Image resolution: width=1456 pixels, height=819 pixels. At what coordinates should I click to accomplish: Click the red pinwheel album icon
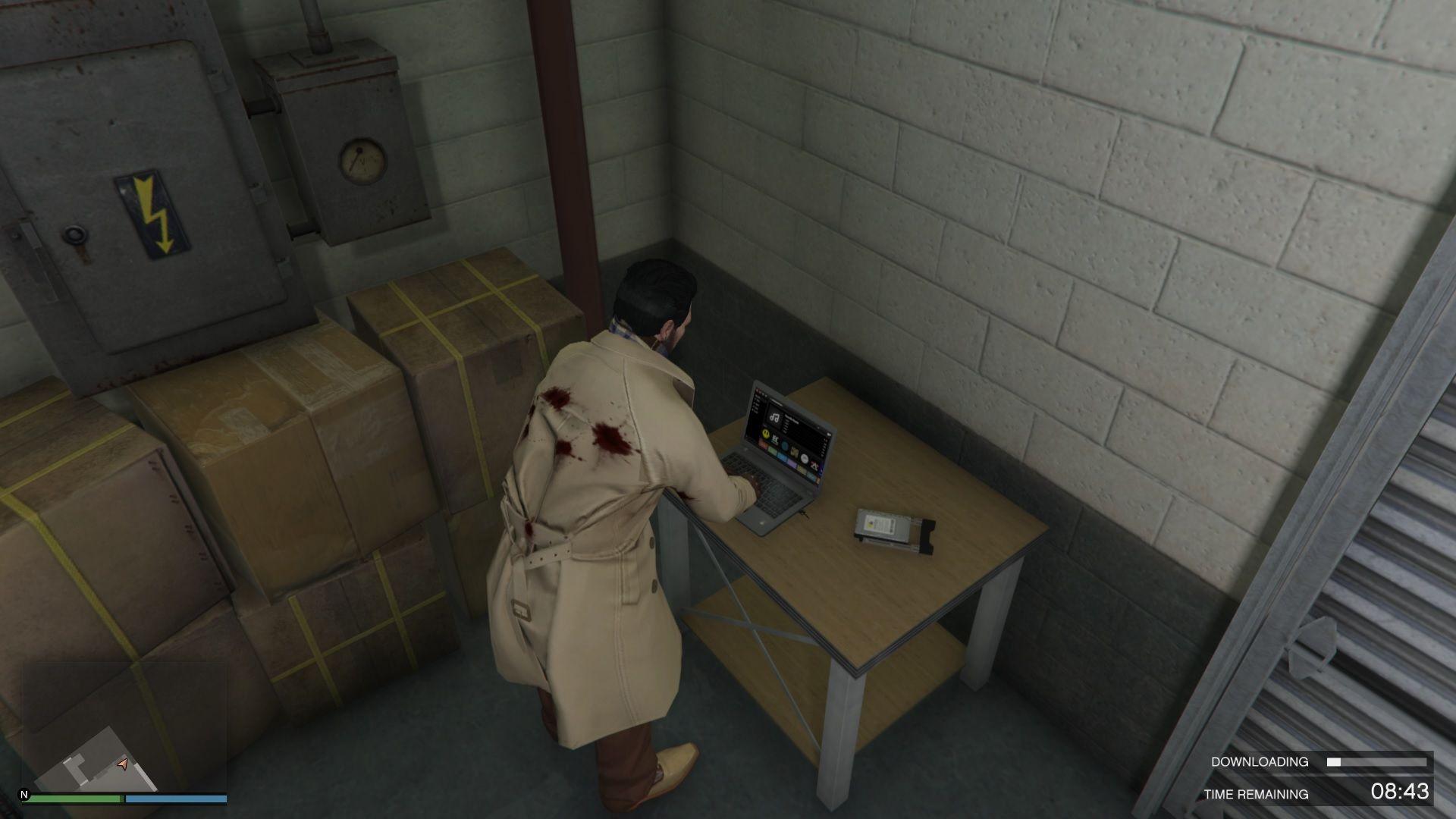click(814, 466)
